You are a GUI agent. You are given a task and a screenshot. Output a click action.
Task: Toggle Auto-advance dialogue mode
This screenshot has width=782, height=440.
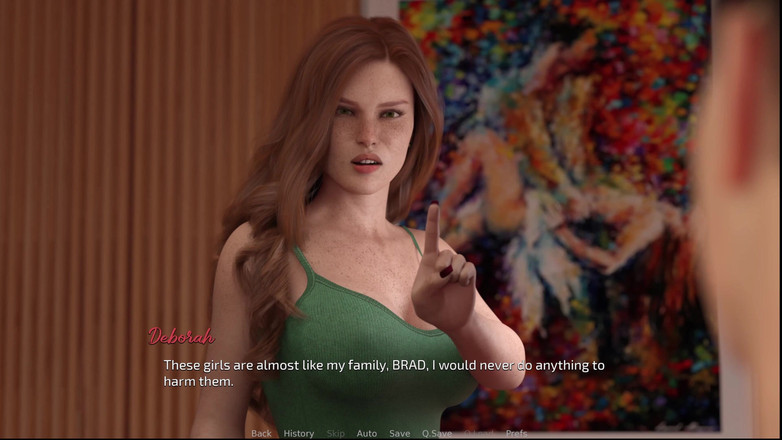click(x=367, y=433)
